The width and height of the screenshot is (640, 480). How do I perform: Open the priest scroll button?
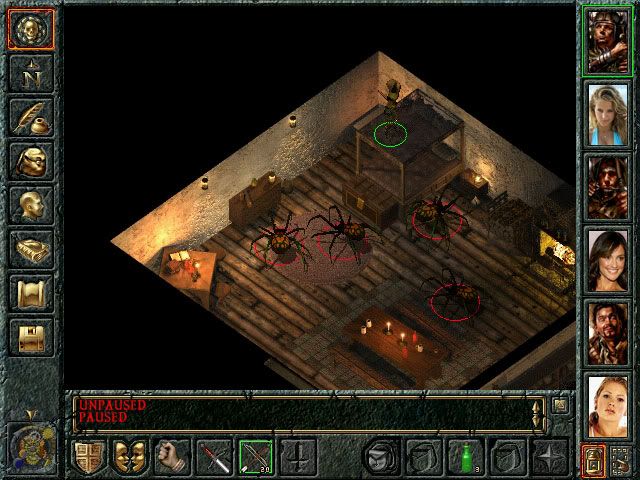click(x=32, y=293)
